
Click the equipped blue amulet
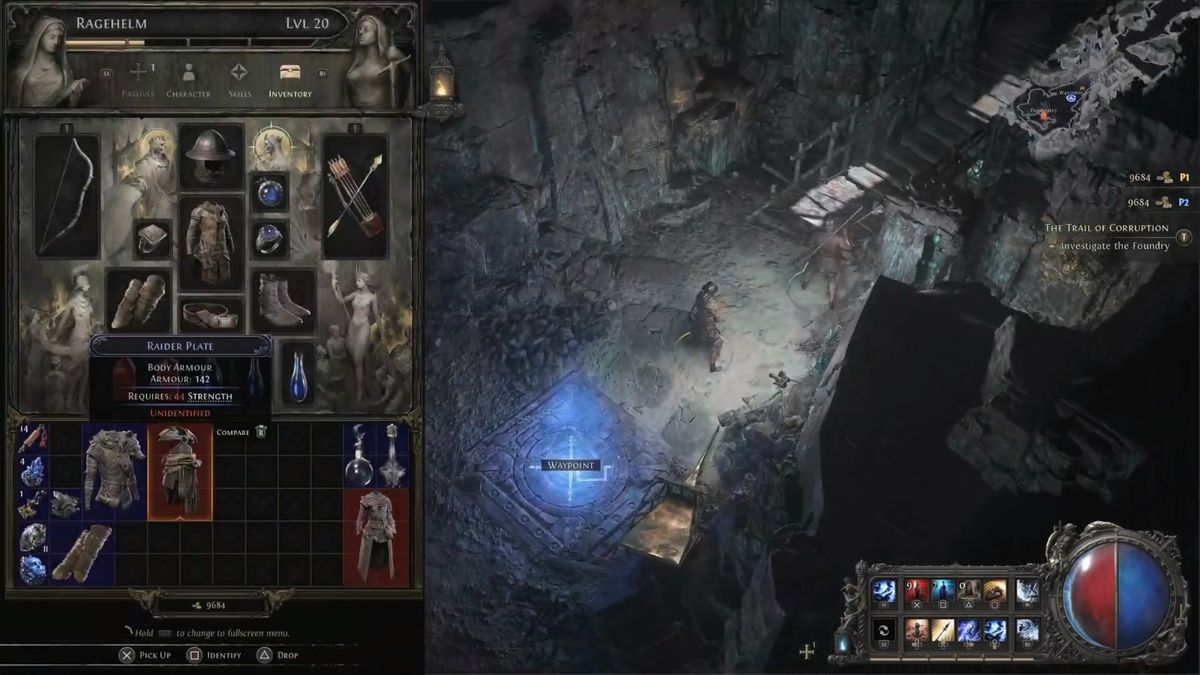(269, 192)
